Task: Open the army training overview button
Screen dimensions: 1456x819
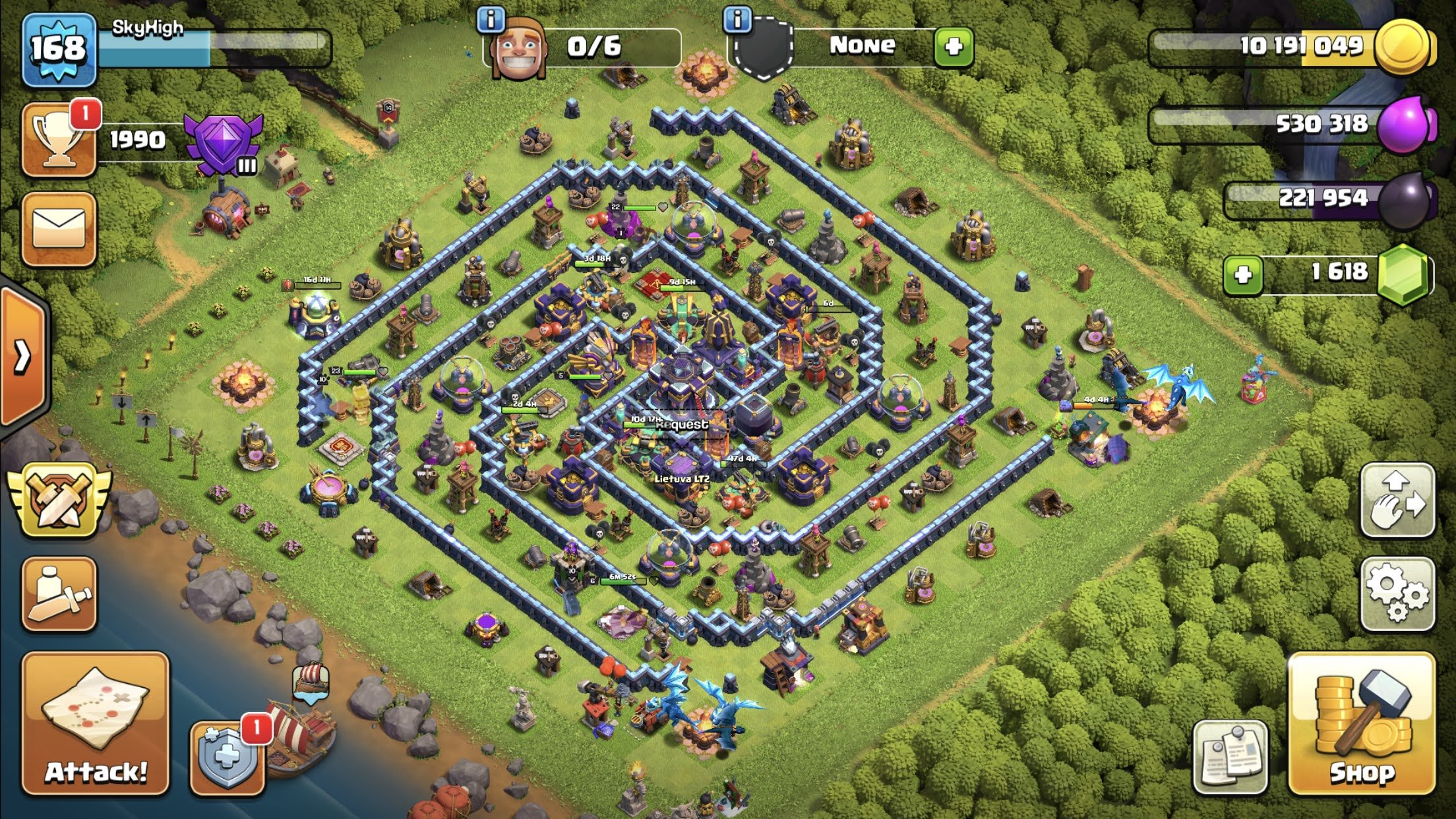Action: (59, 593)
